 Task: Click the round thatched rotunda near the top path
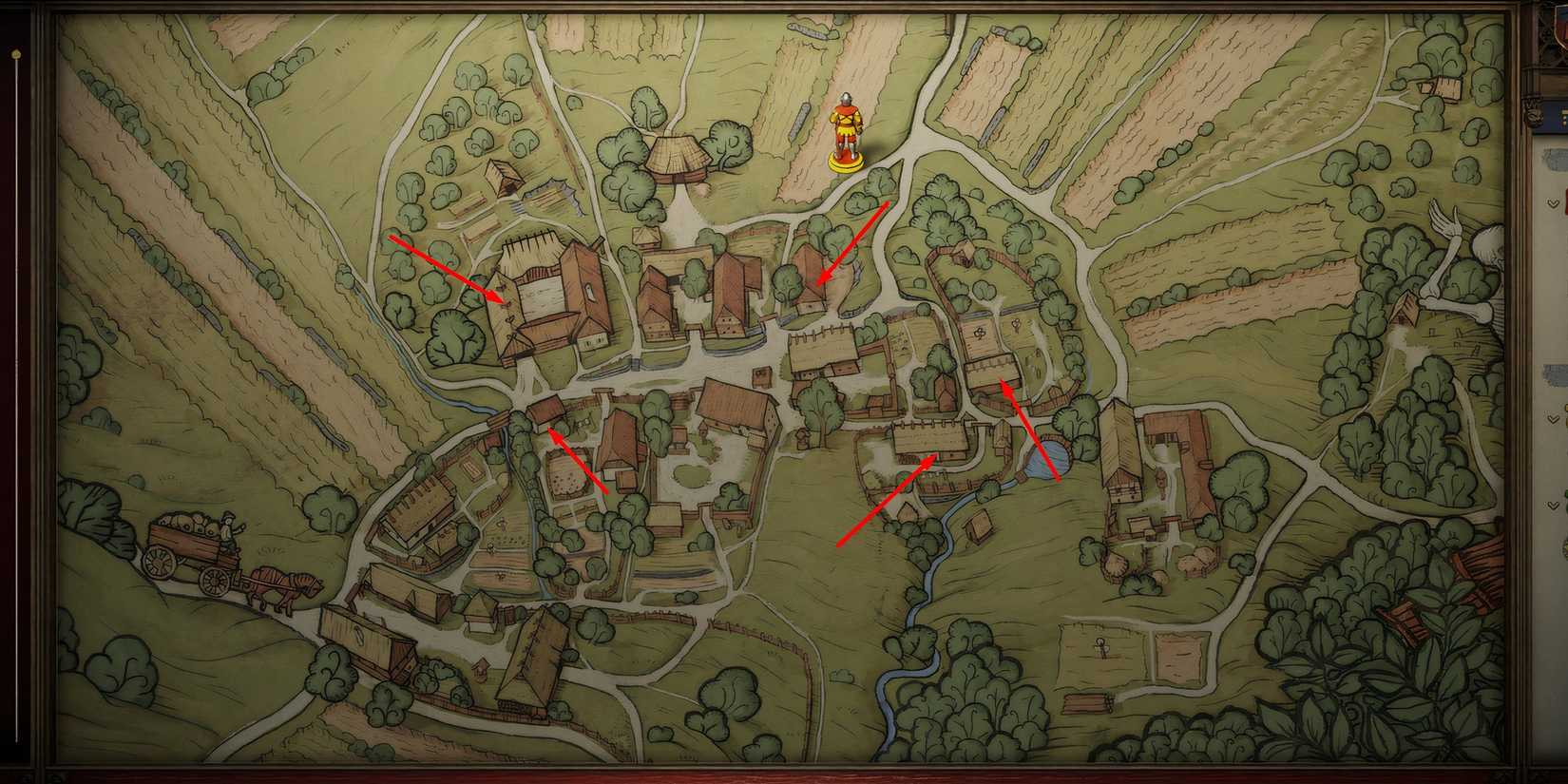click(679, 157)
